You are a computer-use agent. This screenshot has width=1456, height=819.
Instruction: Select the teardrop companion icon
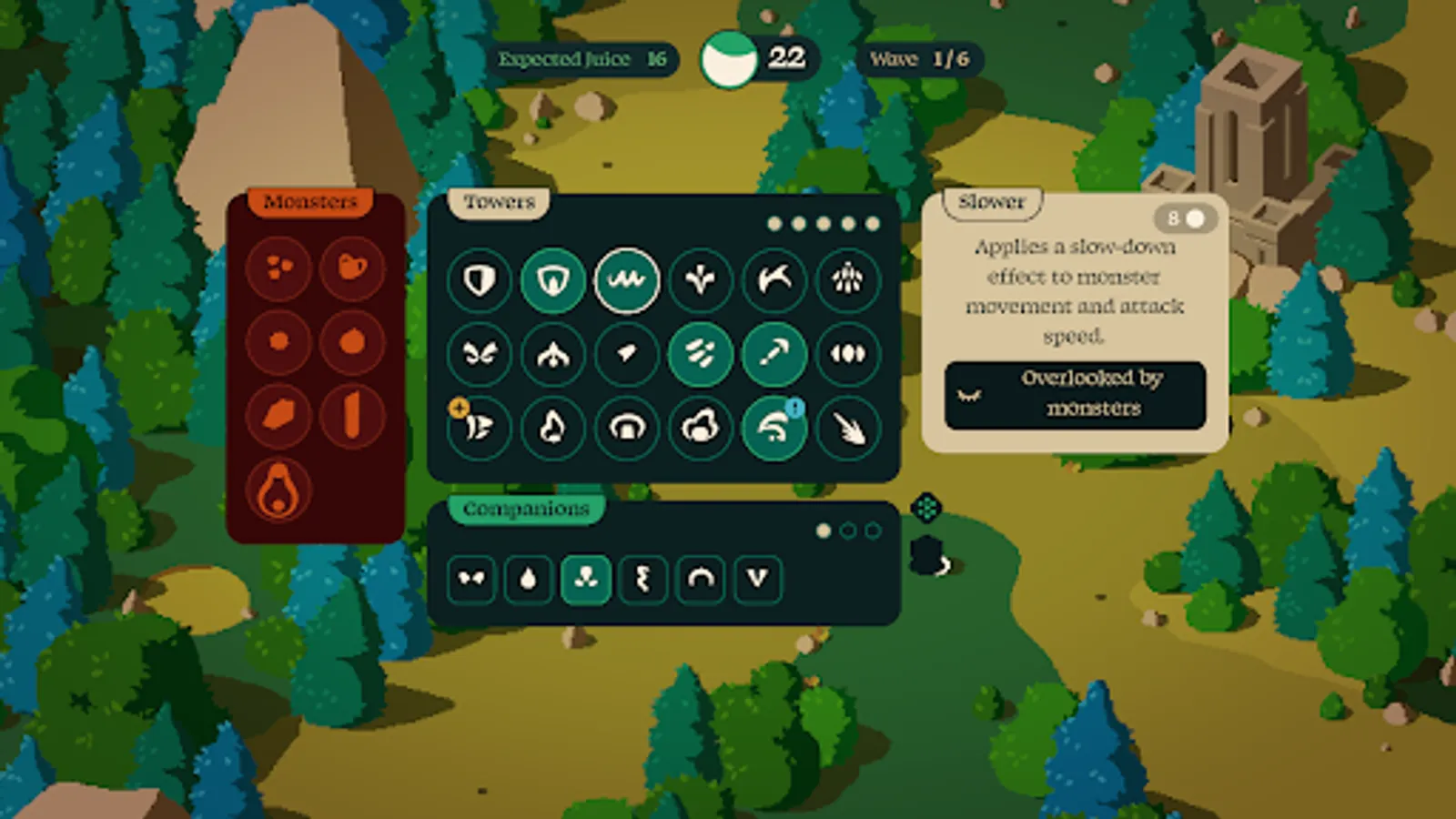pyautogui.click(x=528, y=580)
